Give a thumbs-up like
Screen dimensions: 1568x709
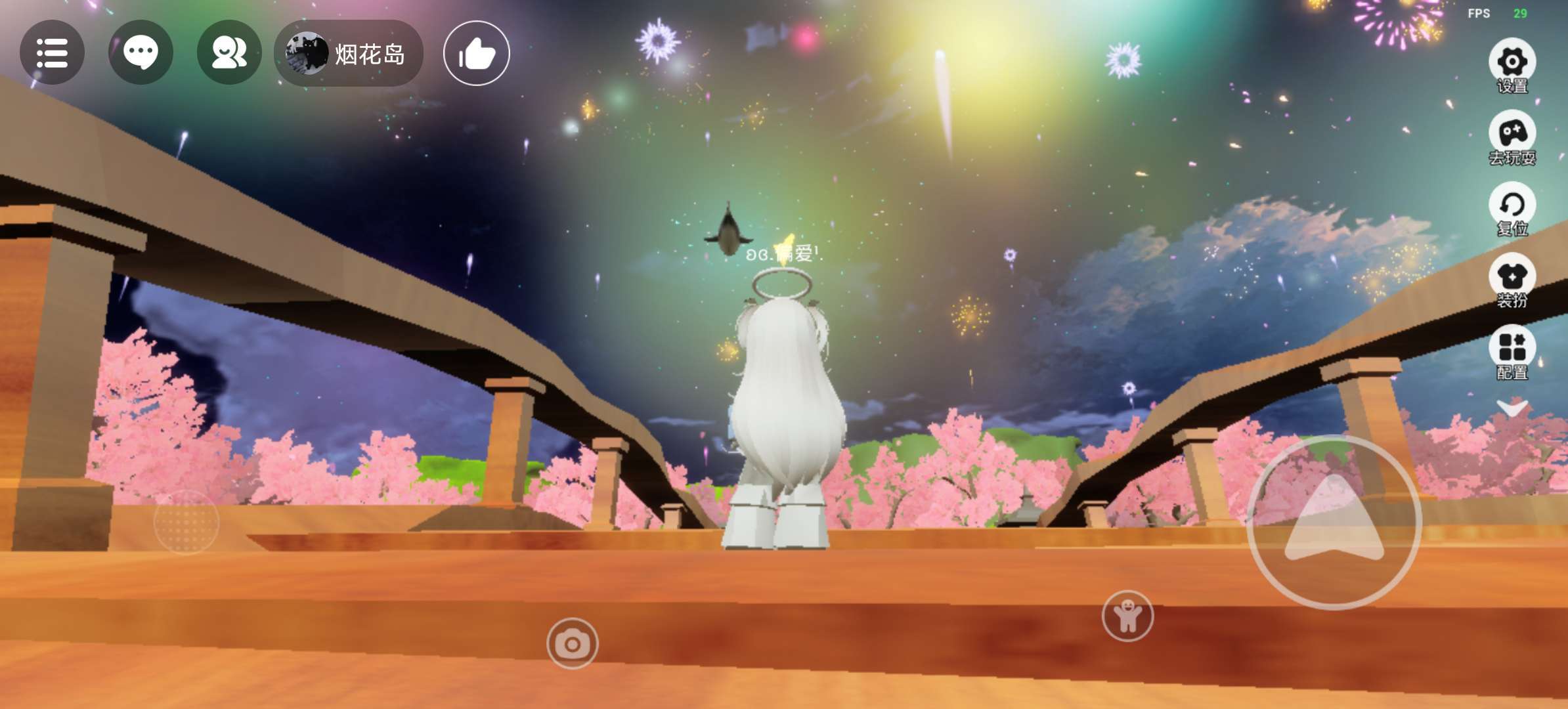pyautogui.click(x=476, y=53)
